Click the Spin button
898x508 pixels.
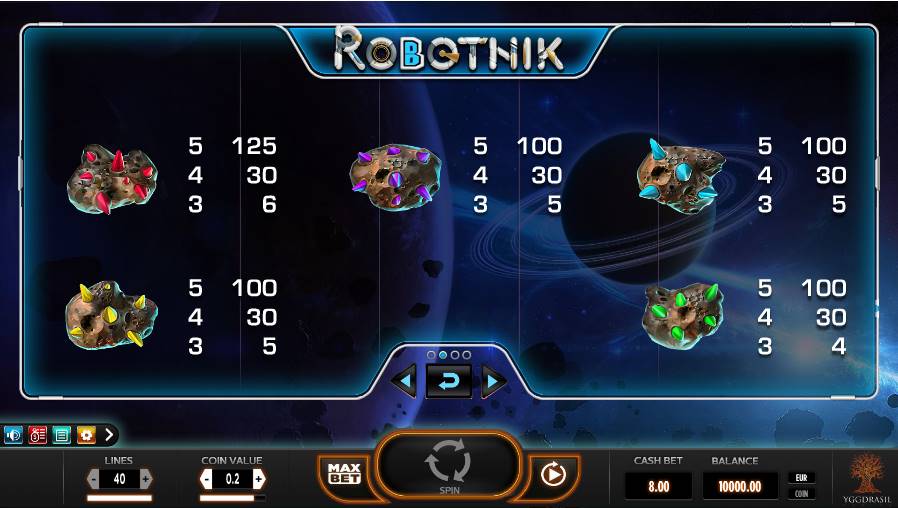tap(448, 466)
